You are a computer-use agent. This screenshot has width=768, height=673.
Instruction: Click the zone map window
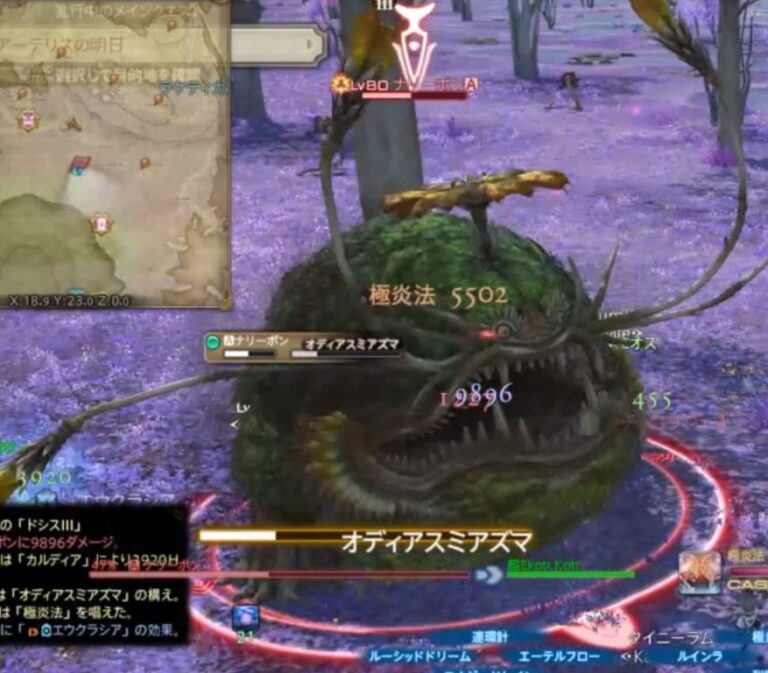coord(113,180)
